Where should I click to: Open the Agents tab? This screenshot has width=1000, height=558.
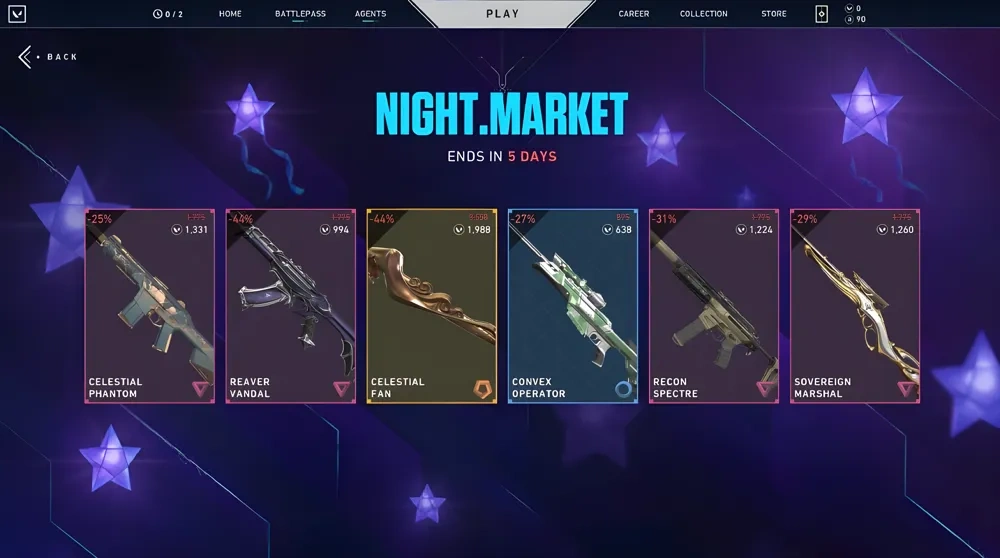click(370, 14)
